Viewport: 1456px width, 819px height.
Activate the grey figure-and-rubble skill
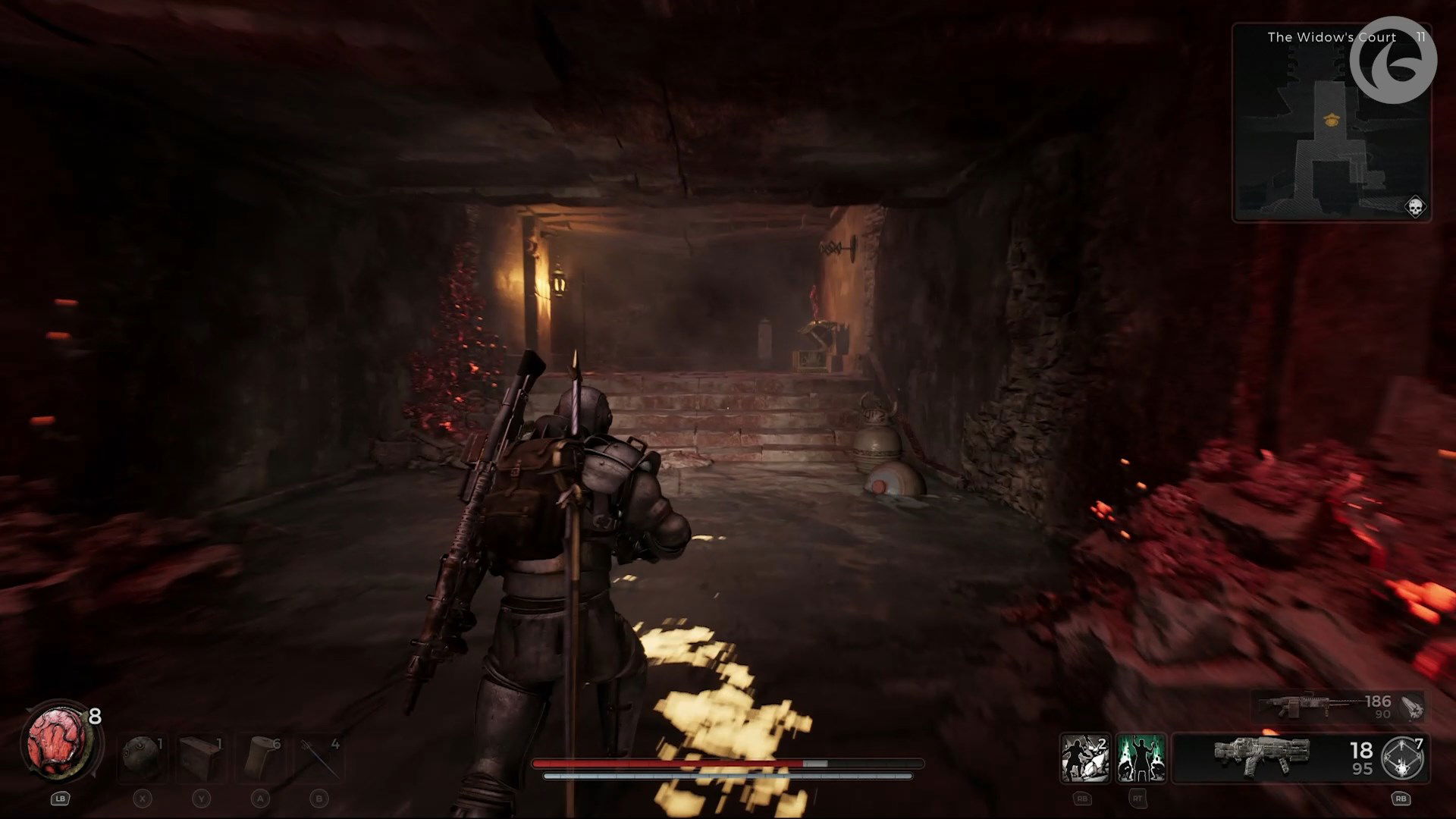click(x=1084, y=758)
